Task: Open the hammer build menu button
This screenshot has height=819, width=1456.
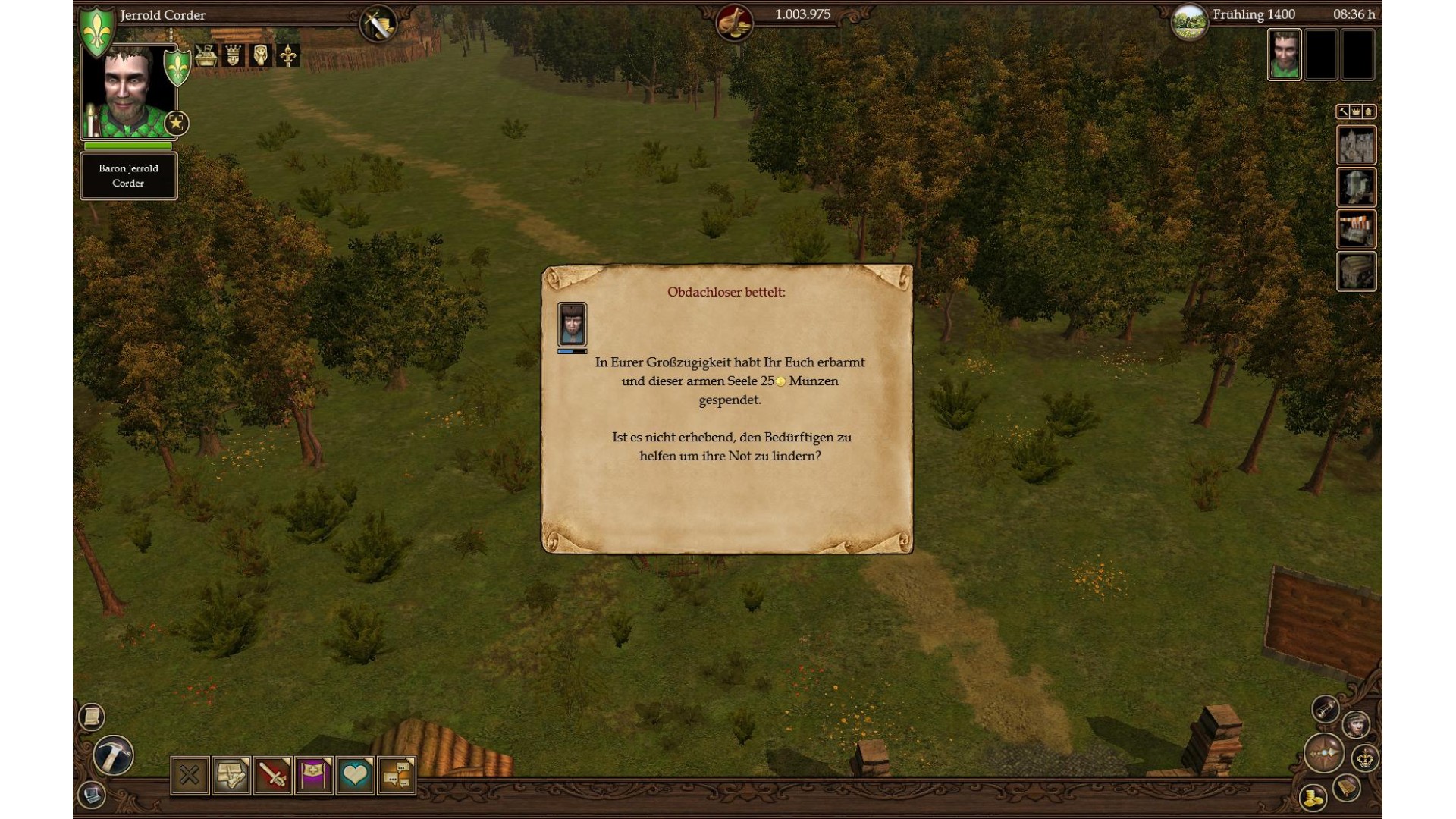Action: [114, 755]
